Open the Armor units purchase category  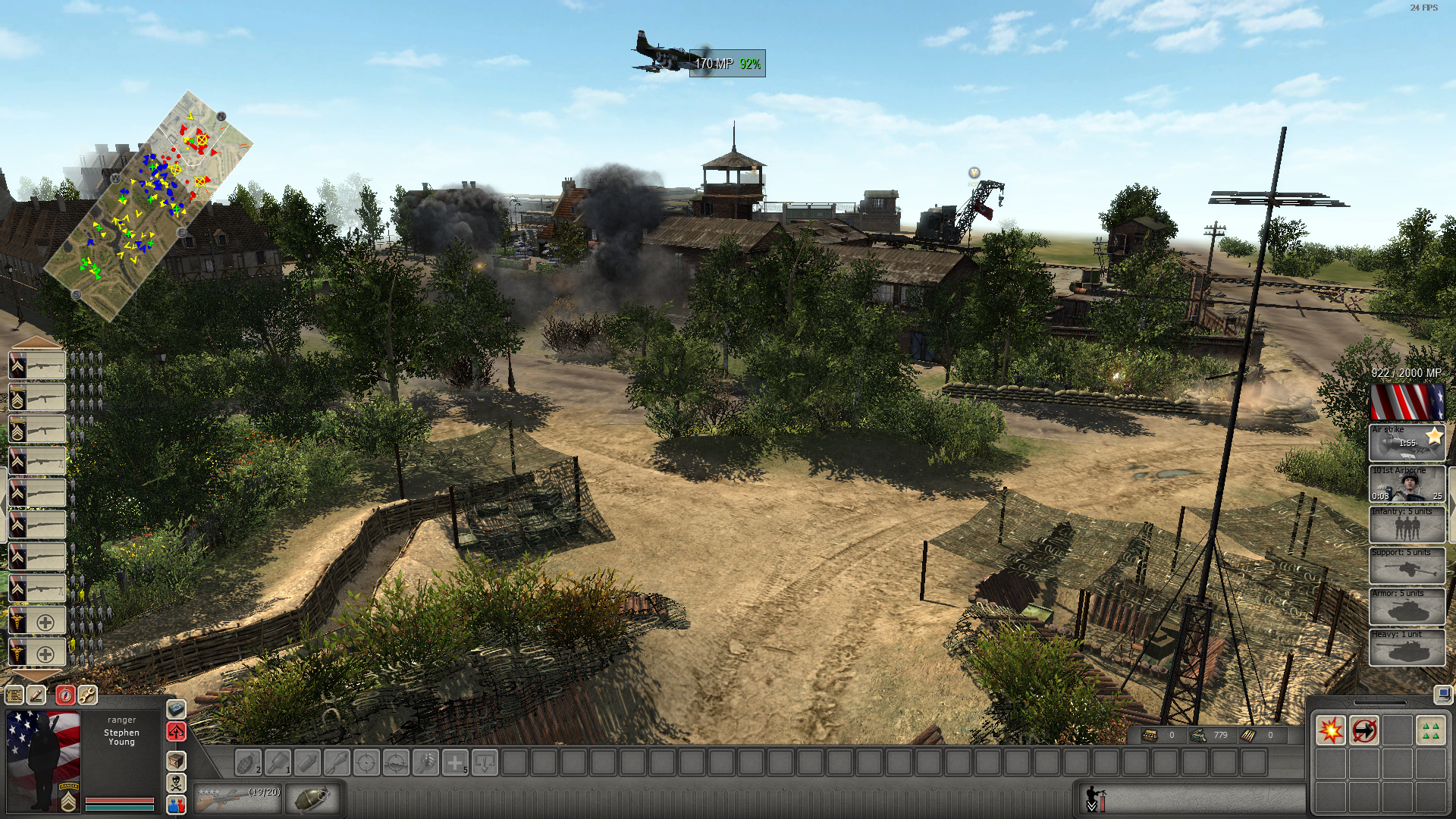coord(1407,607)
